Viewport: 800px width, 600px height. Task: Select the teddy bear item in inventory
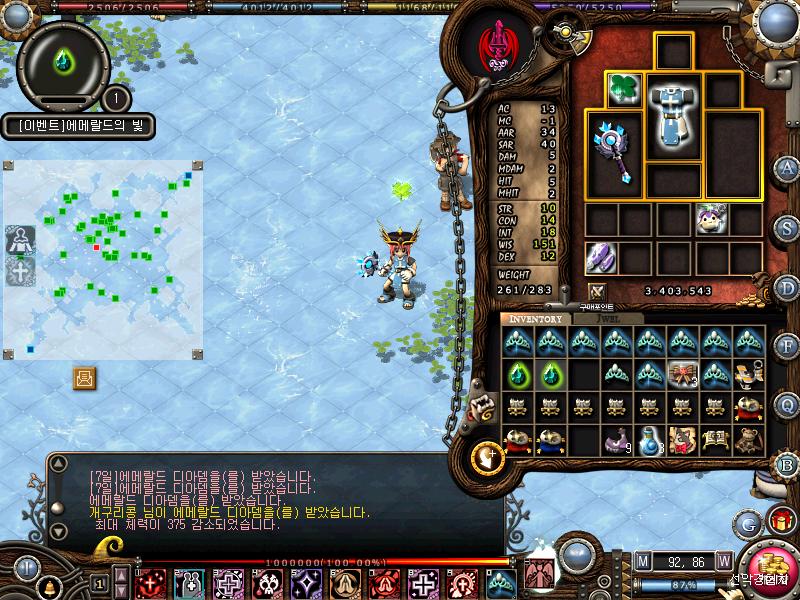748,440
